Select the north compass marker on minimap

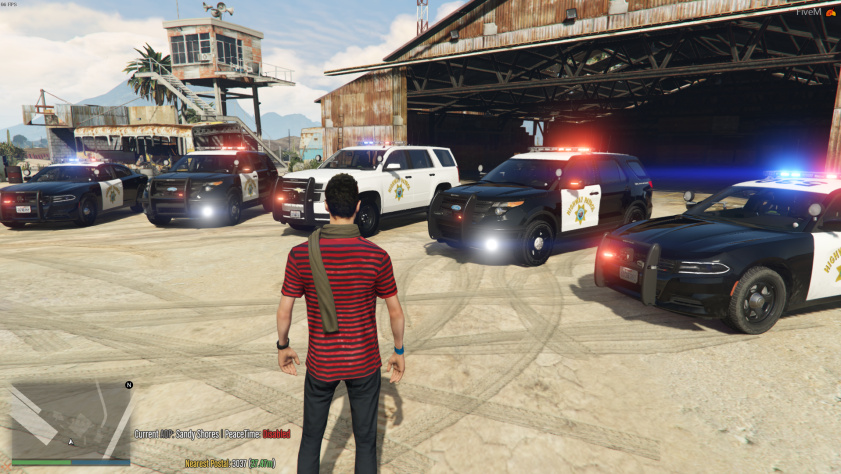point(129,385)
